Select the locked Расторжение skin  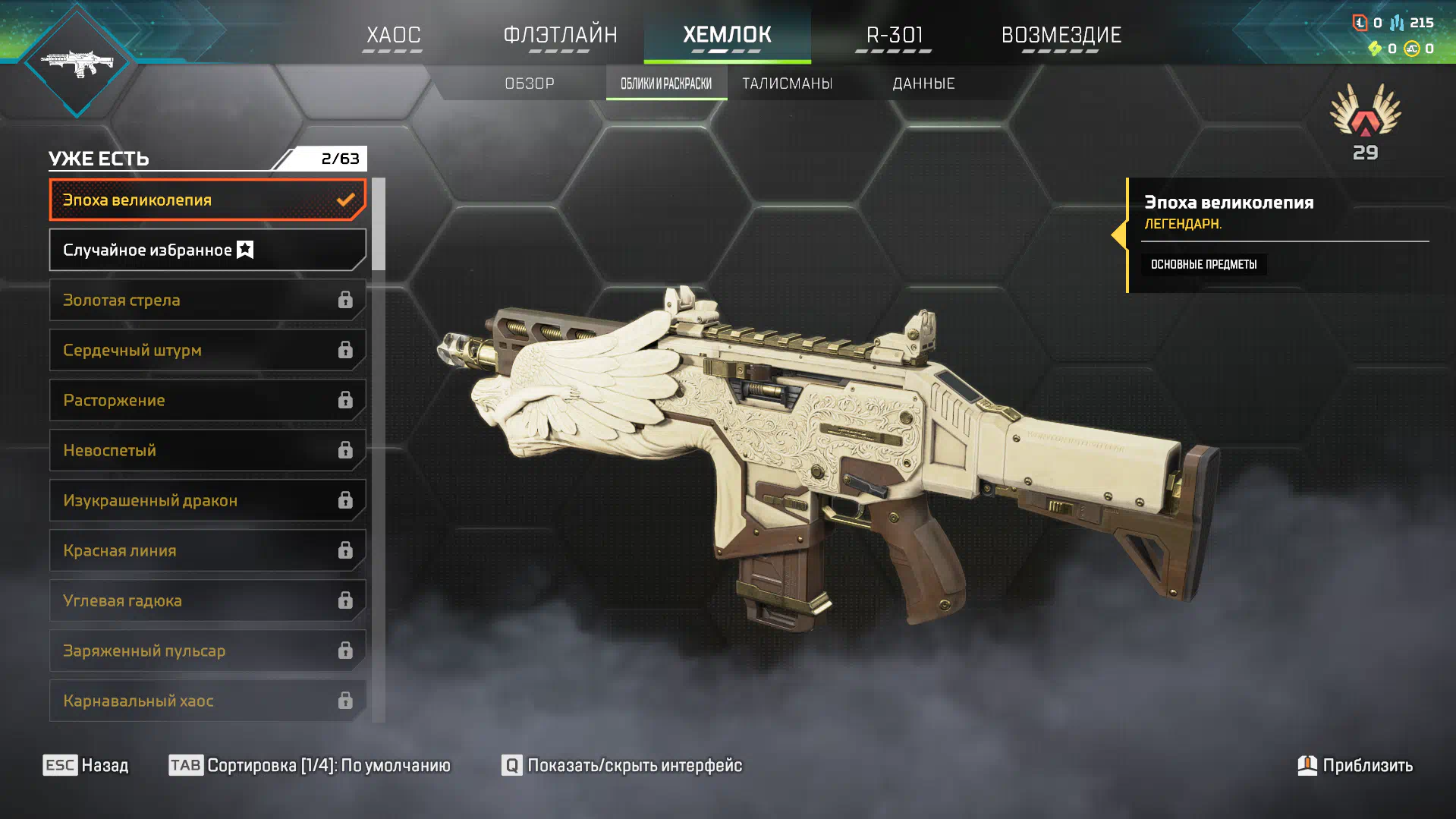coord(207,400)
